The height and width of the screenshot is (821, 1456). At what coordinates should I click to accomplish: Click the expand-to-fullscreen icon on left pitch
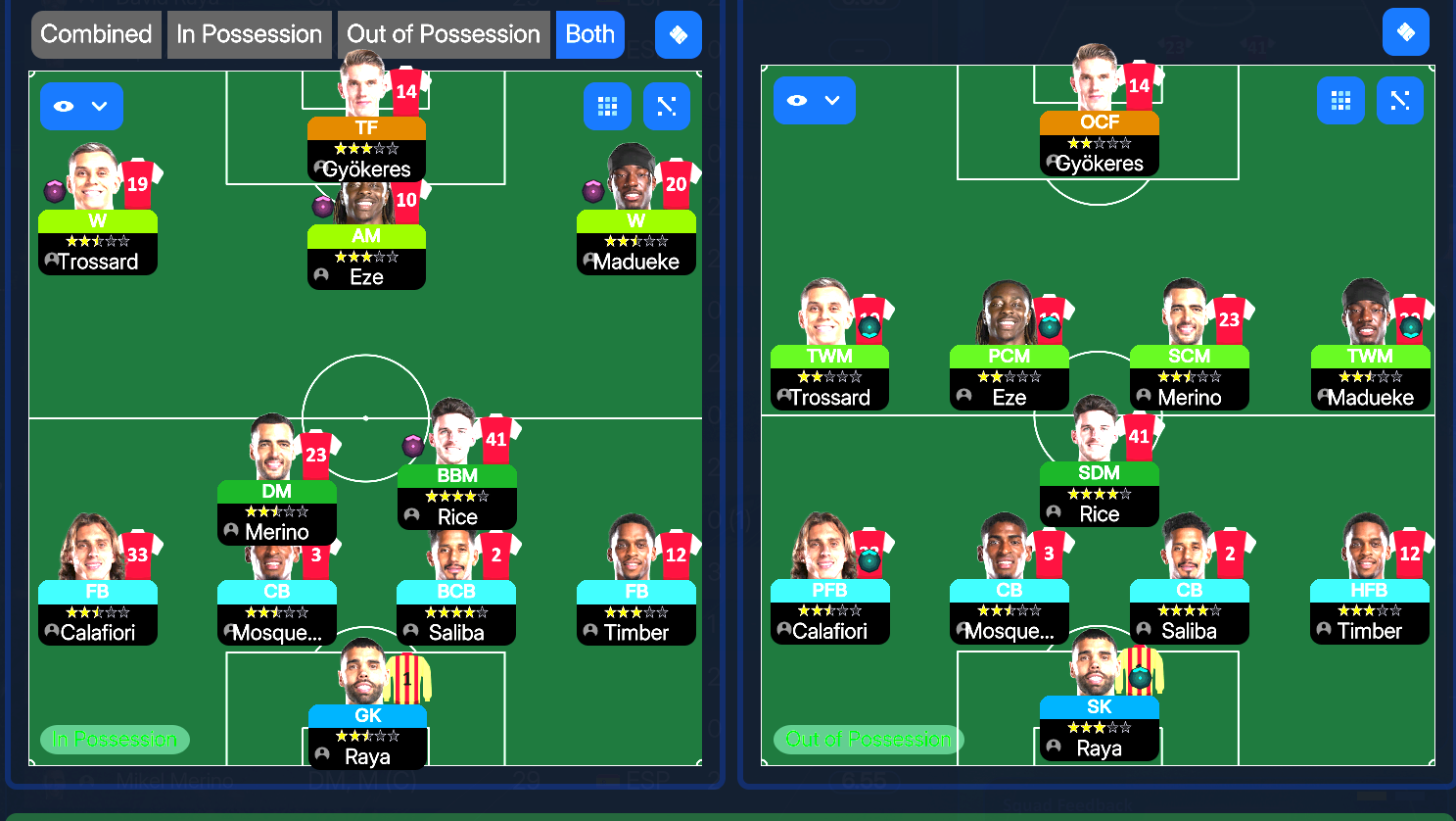point(666,106)
